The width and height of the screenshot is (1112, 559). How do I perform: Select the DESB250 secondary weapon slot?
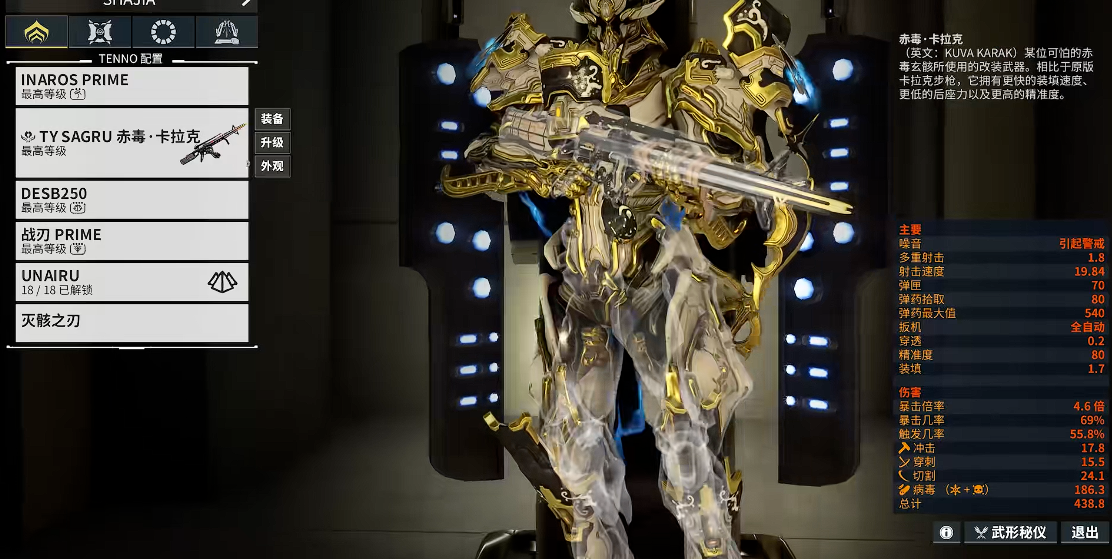(132, 200)
